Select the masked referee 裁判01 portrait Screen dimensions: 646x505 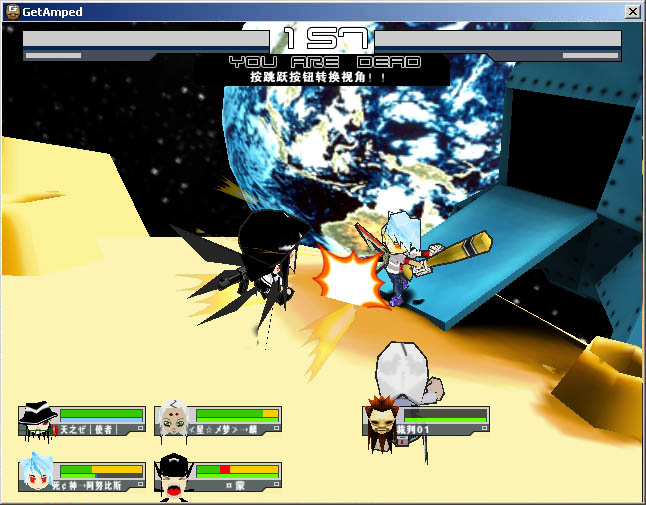[x=383, y=419]
